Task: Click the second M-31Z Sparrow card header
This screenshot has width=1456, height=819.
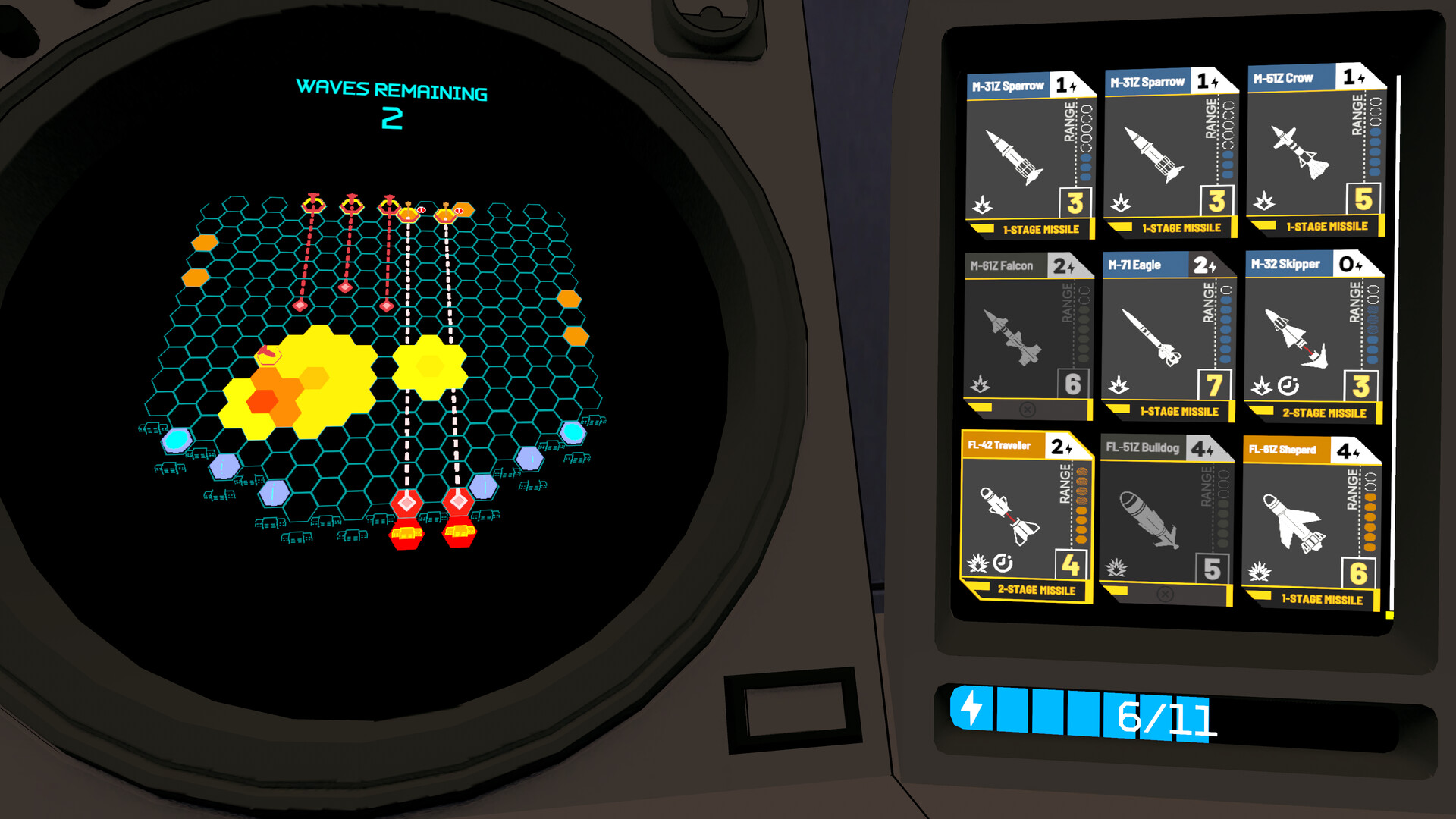Action: (1149, 80)
